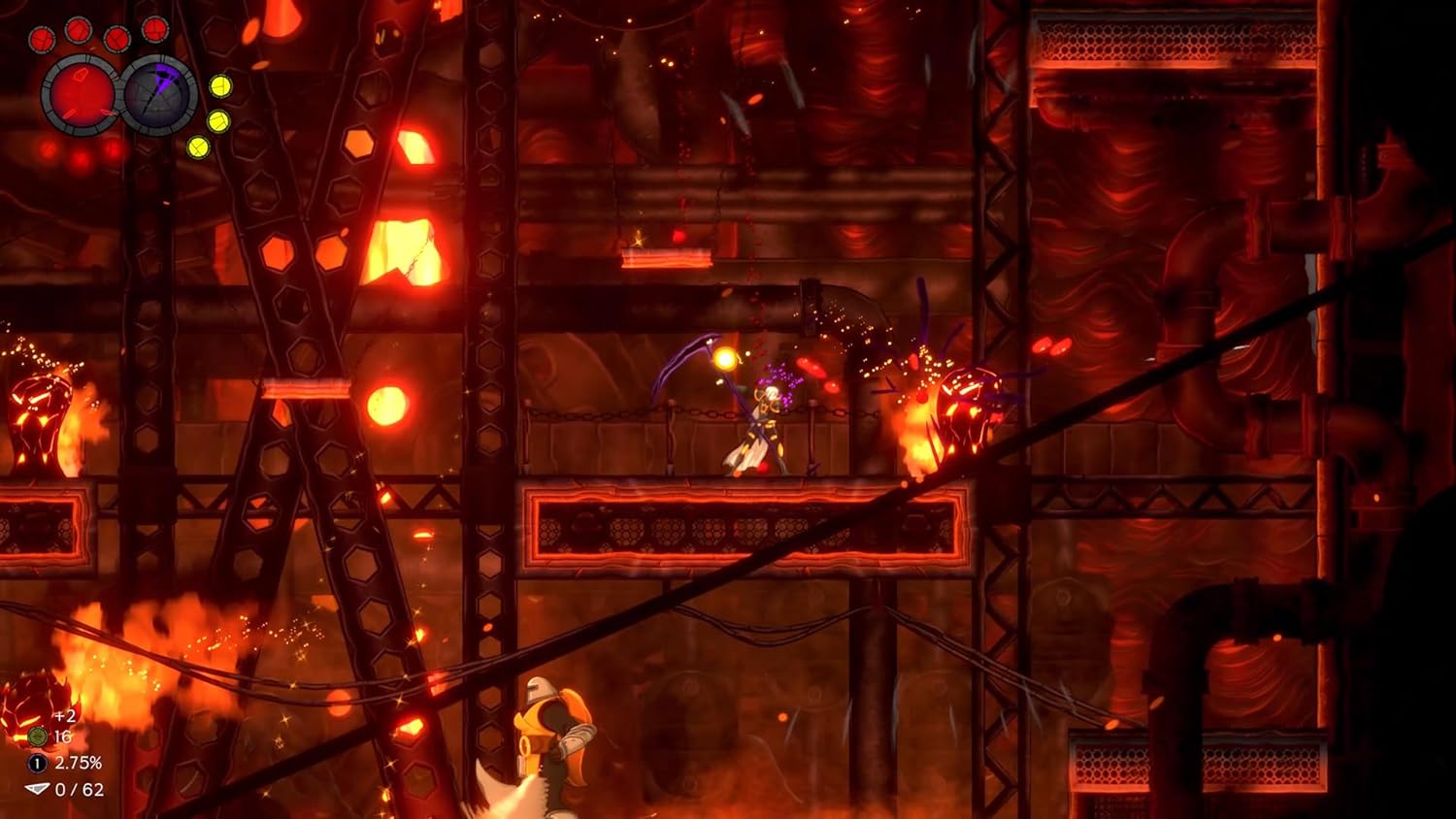
Task: Click the +2 currency gain popup
Action: pos(65,717)
